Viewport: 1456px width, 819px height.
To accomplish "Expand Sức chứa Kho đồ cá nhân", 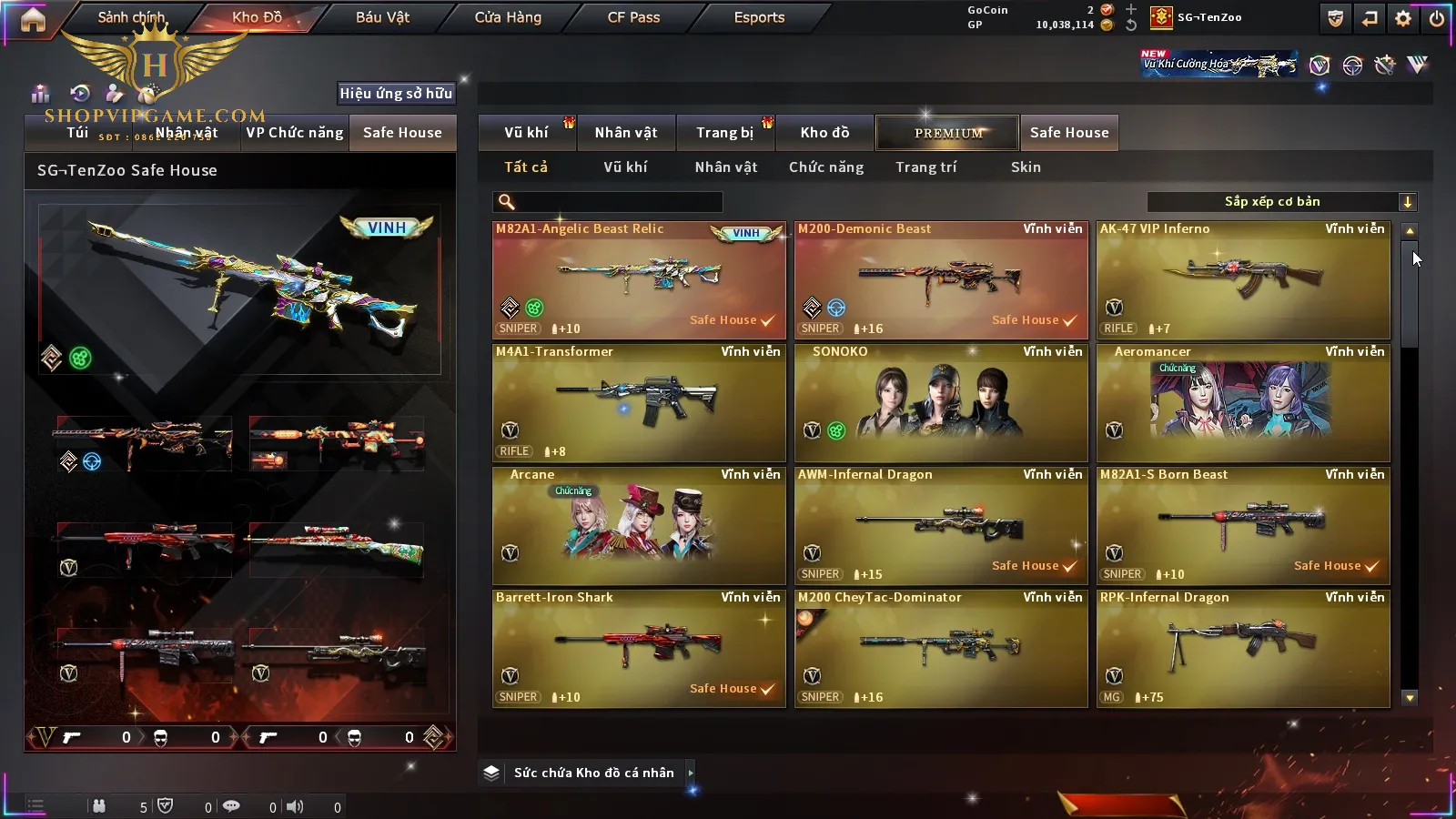I will (x=595, y=773).
